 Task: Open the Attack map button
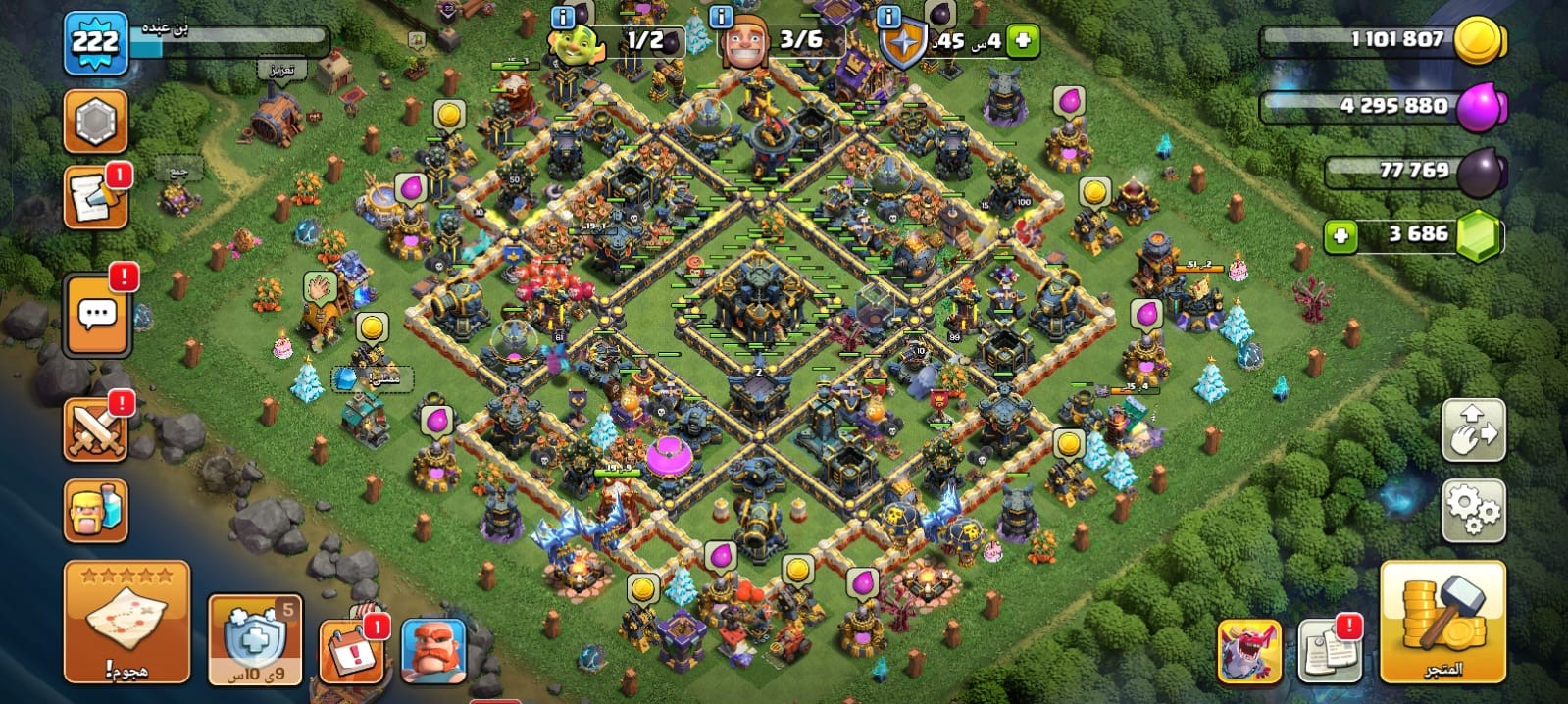pyautogui.click(x=126, y=622)
